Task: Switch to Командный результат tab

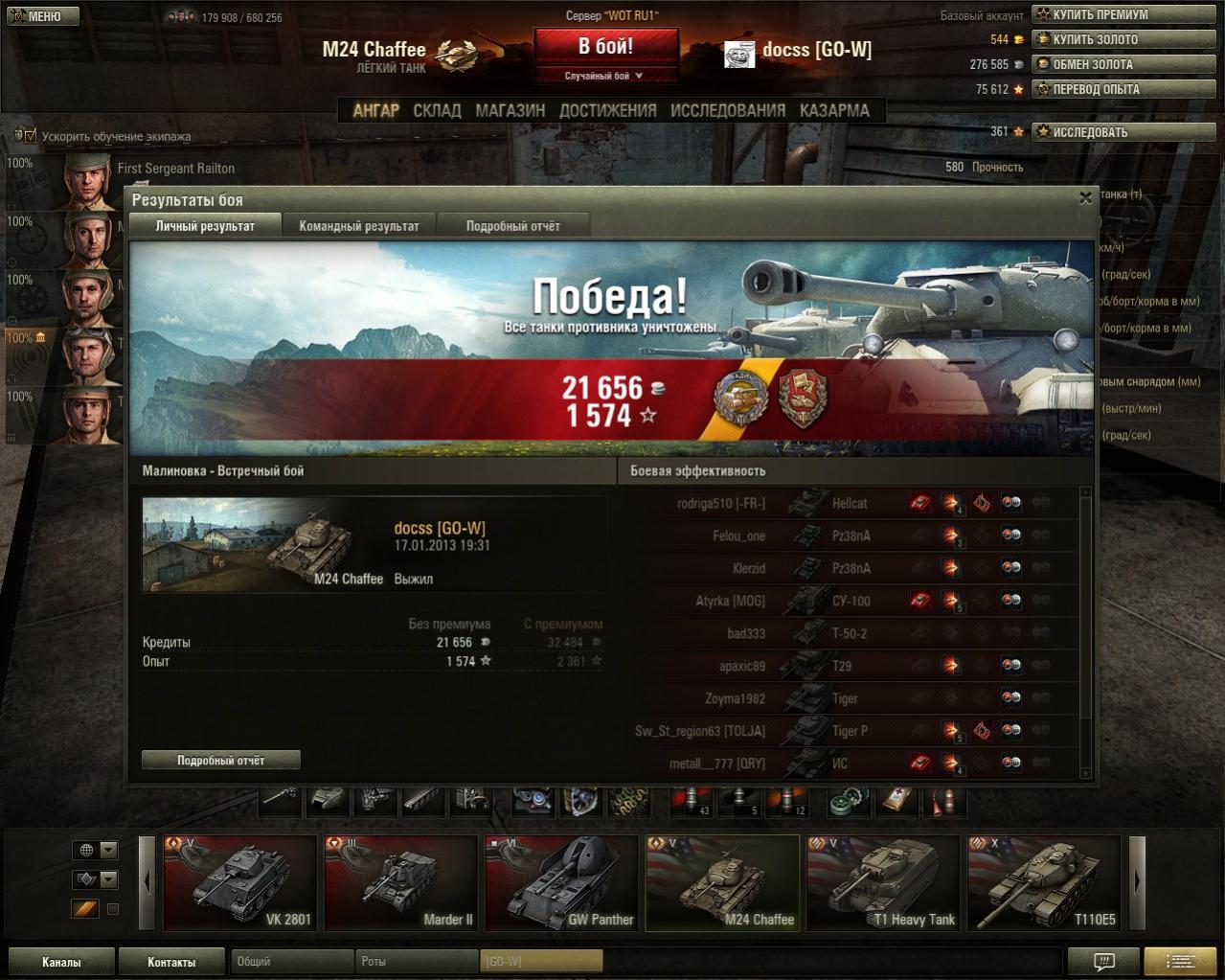Action: click(359, 226)
